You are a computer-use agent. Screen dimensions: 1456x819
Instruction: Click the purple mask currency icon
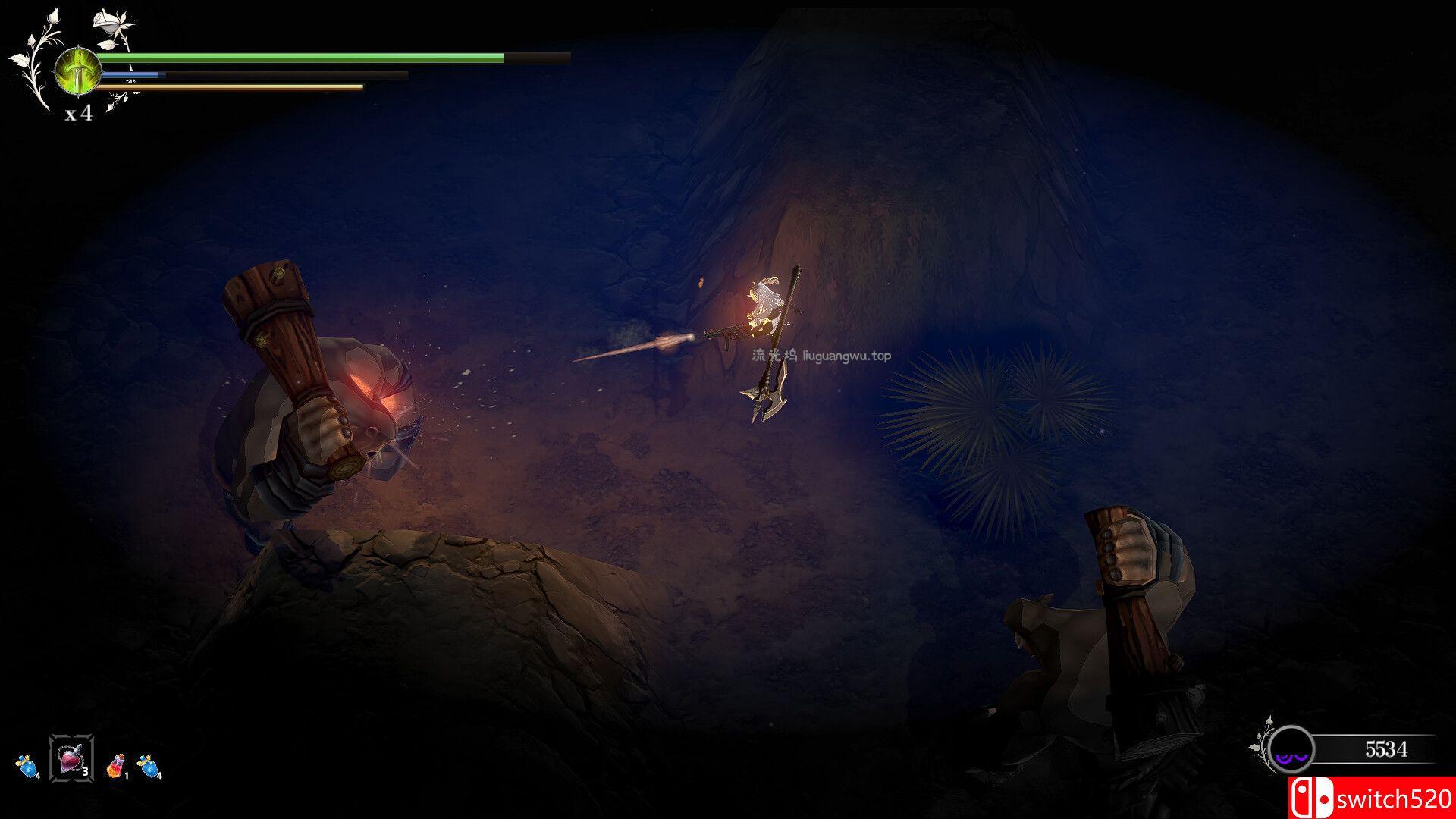coord(1291,750)
